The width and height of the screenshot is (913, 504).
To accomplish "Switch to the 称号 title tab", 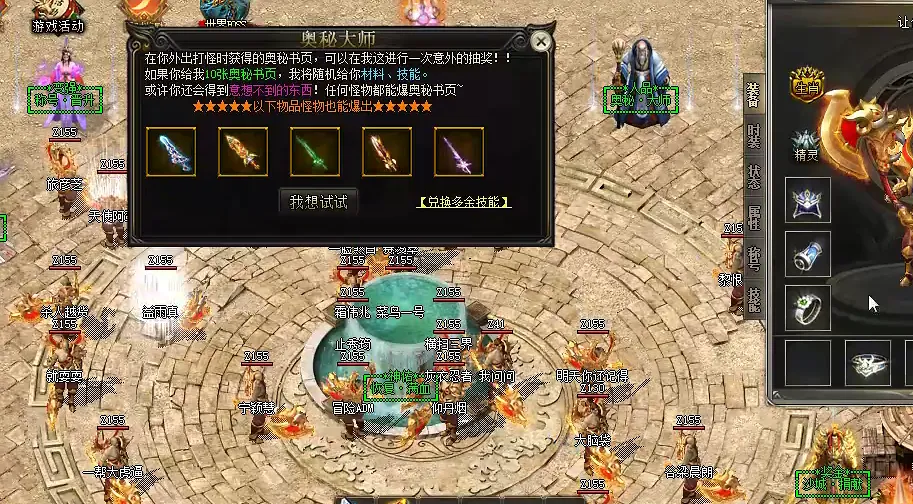I will coord(753,258).
